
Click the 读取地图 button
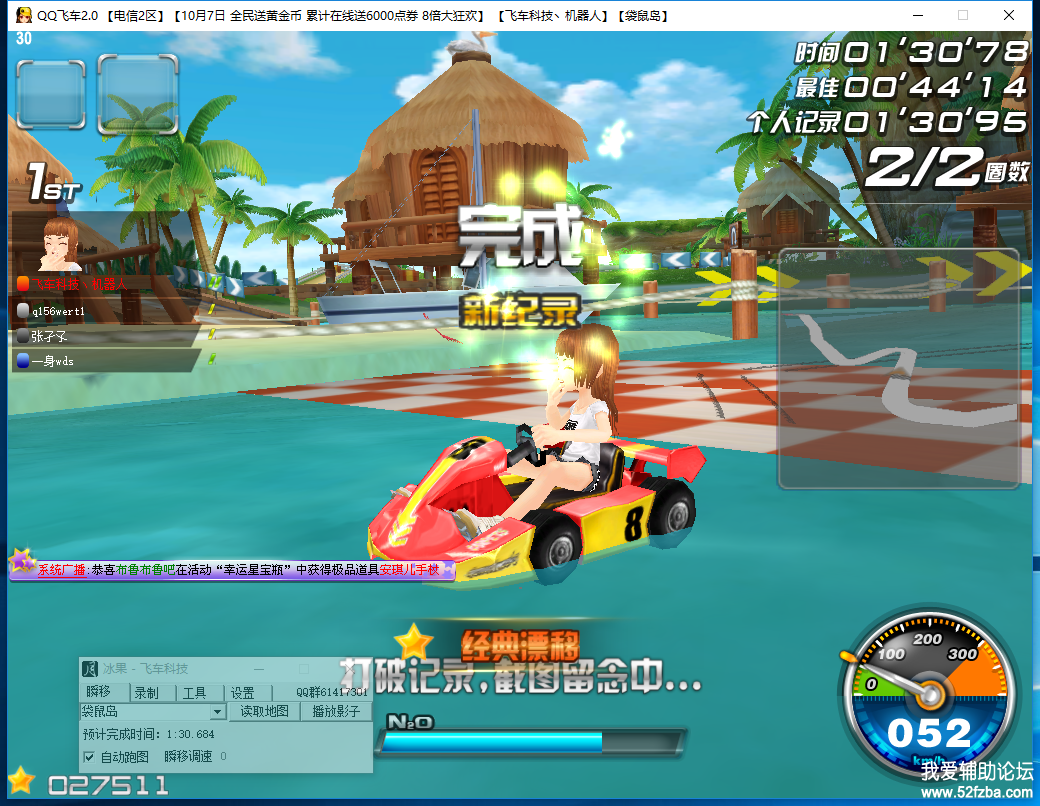265,712
